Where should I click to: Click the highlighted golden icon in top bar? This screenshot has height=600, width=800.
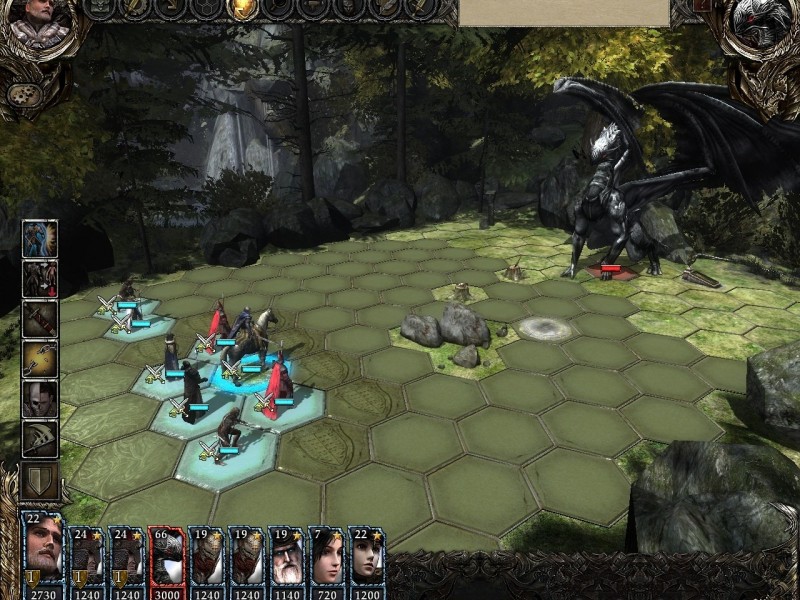pos(241,9)
